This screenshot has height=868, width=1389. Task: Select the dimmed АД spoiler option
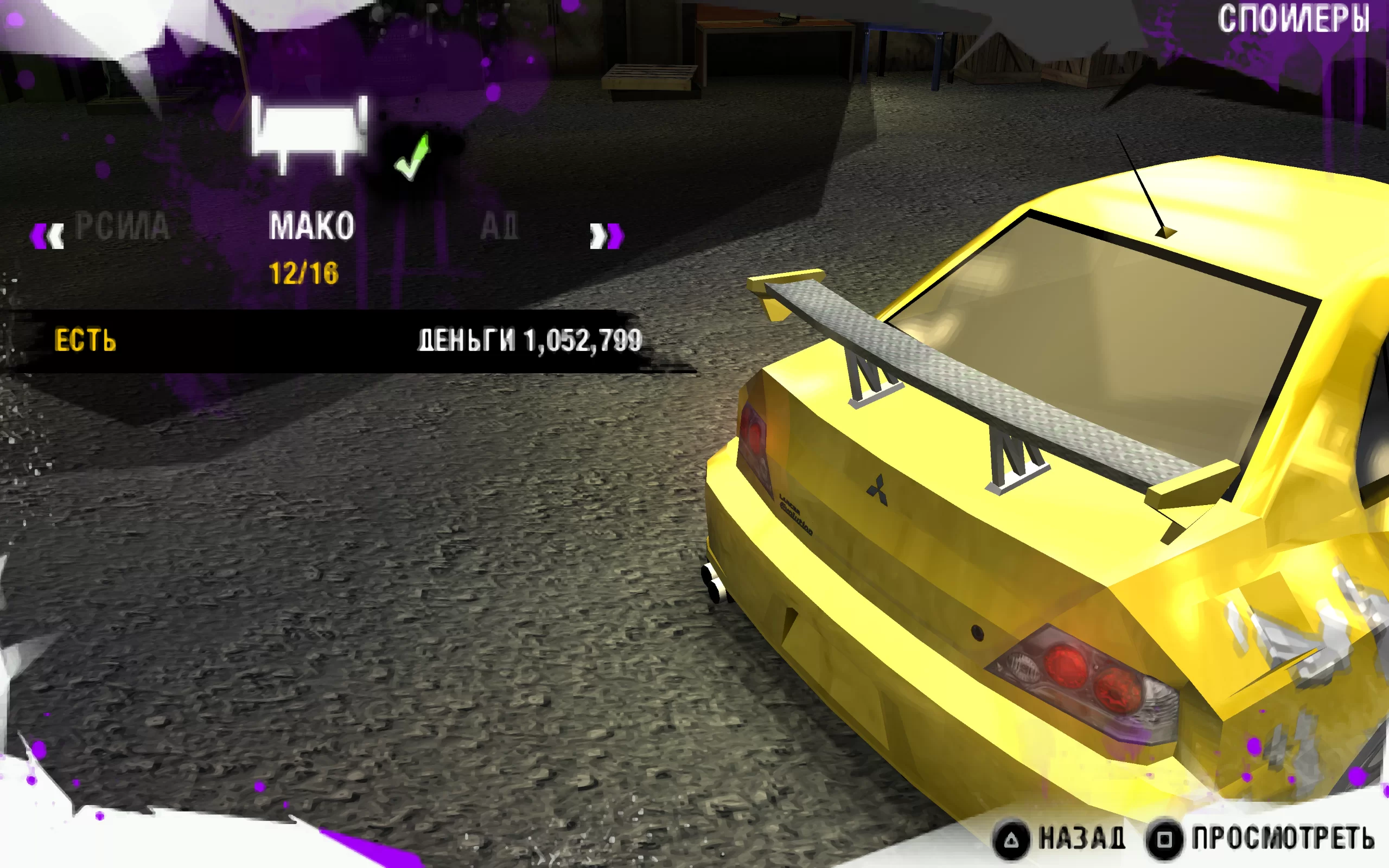(x=499, y=226)
